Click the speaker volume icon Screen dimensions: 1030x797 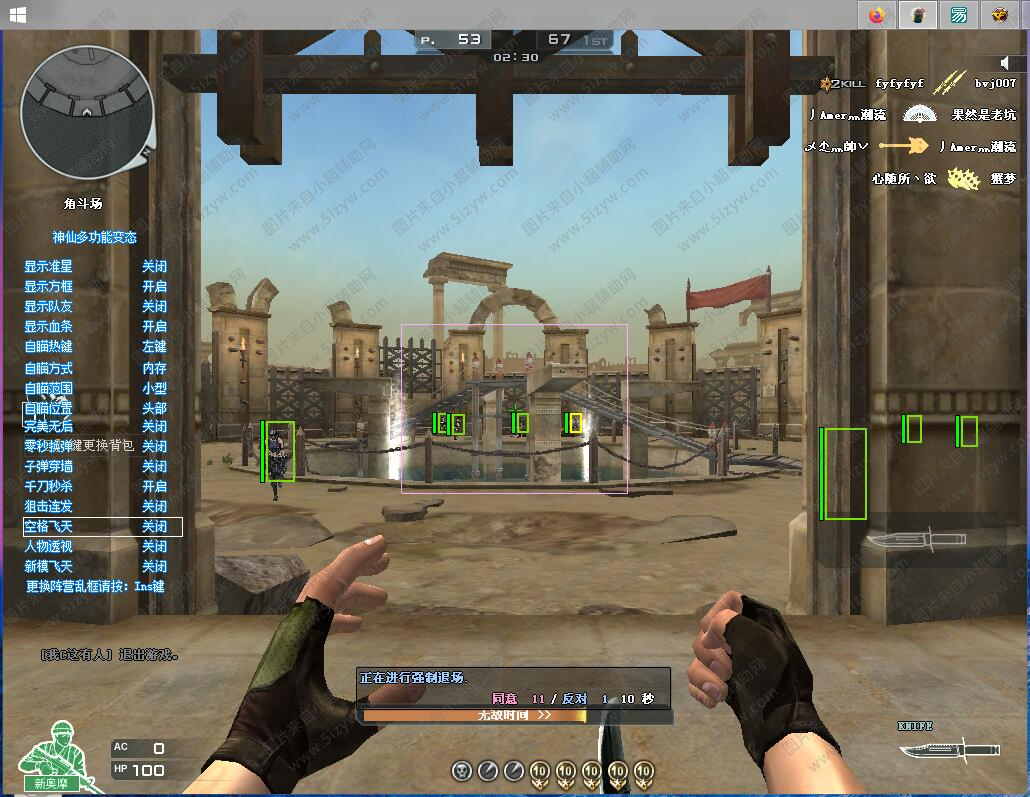(1005, 63)
